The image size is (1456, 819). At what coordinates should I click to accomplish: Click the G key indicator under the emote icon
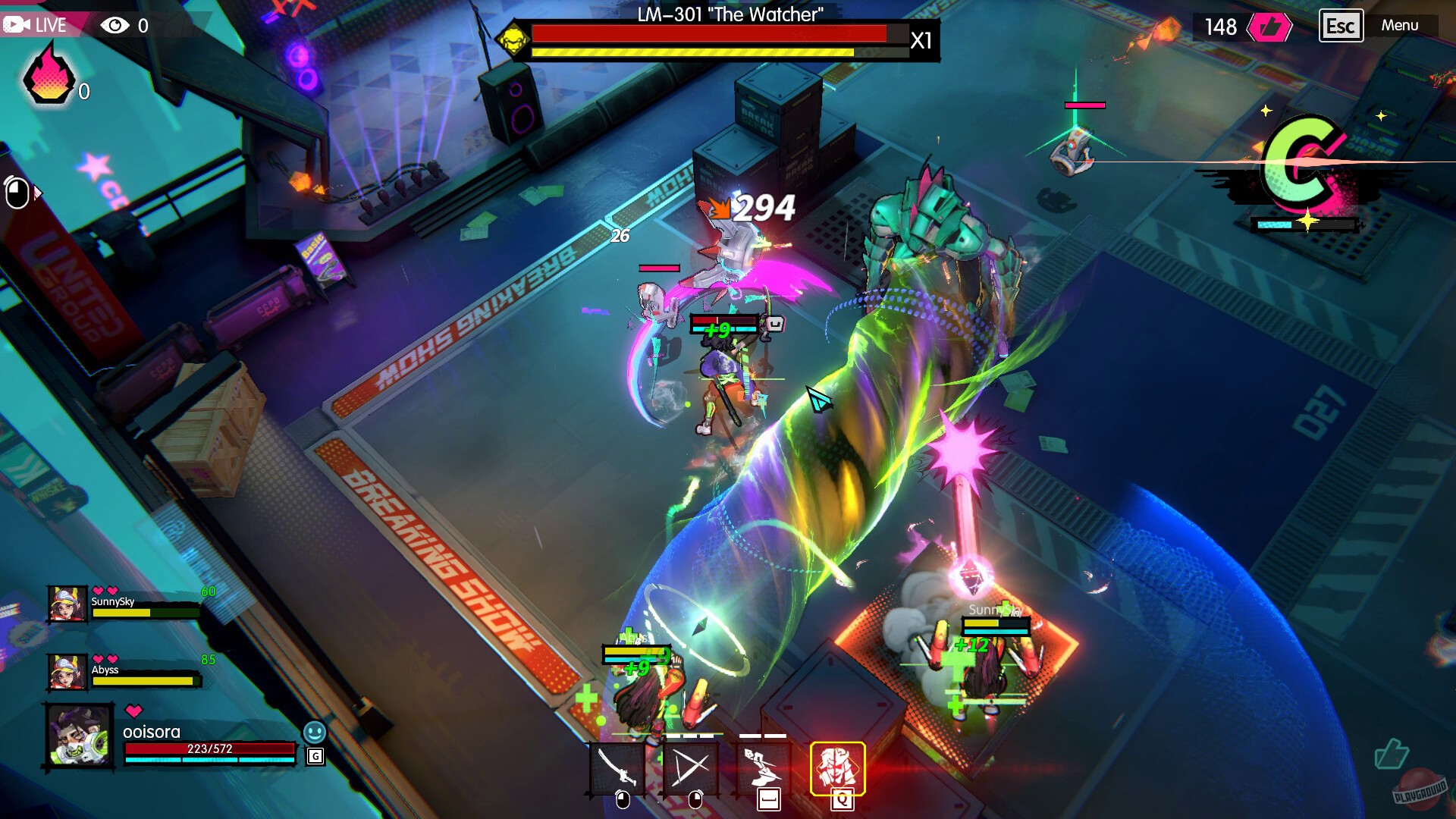pyautogui.click(x=316, y=757)
